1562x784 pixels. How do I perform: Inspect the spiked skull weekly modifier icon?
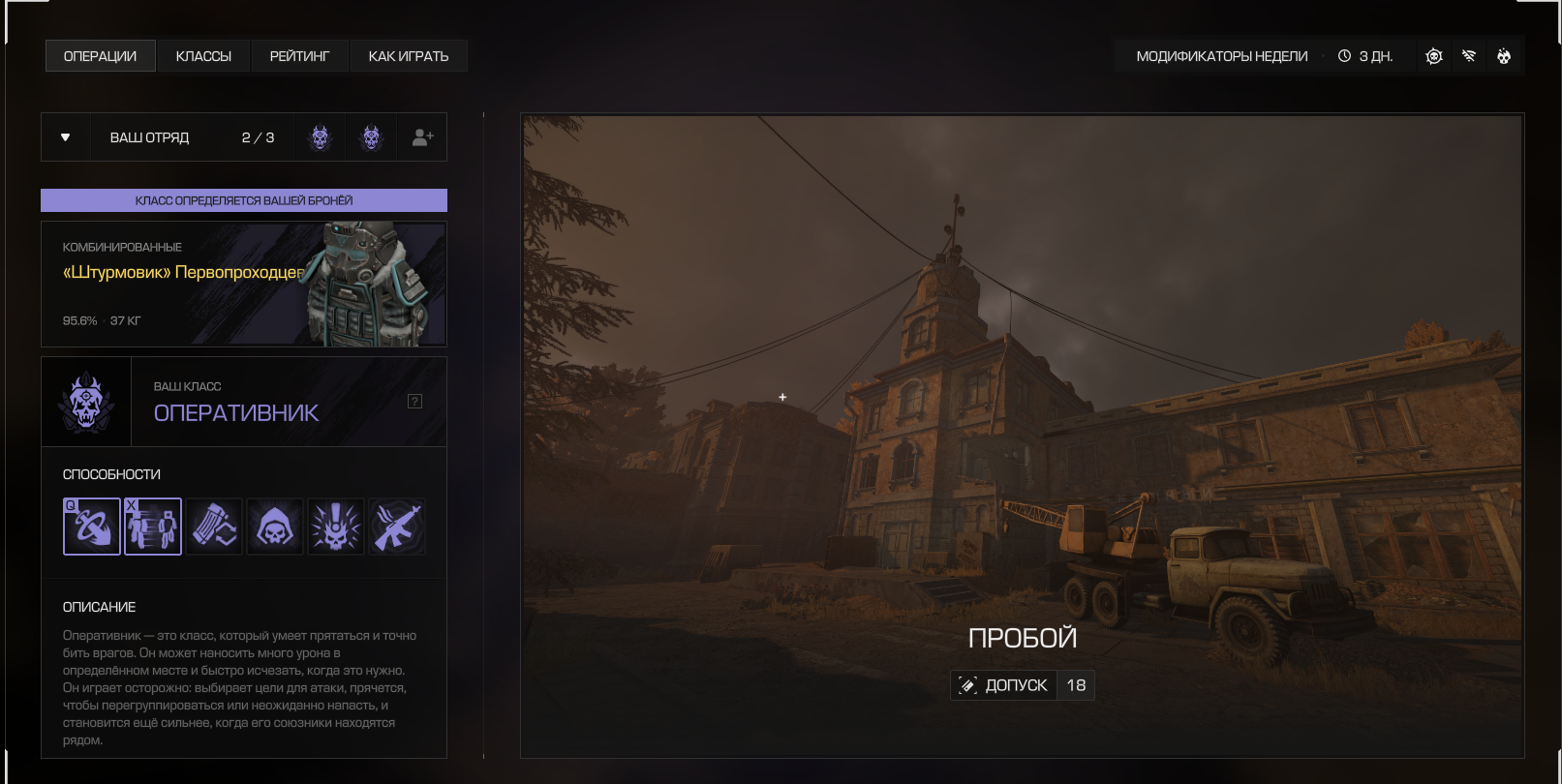pos(1434,56)
